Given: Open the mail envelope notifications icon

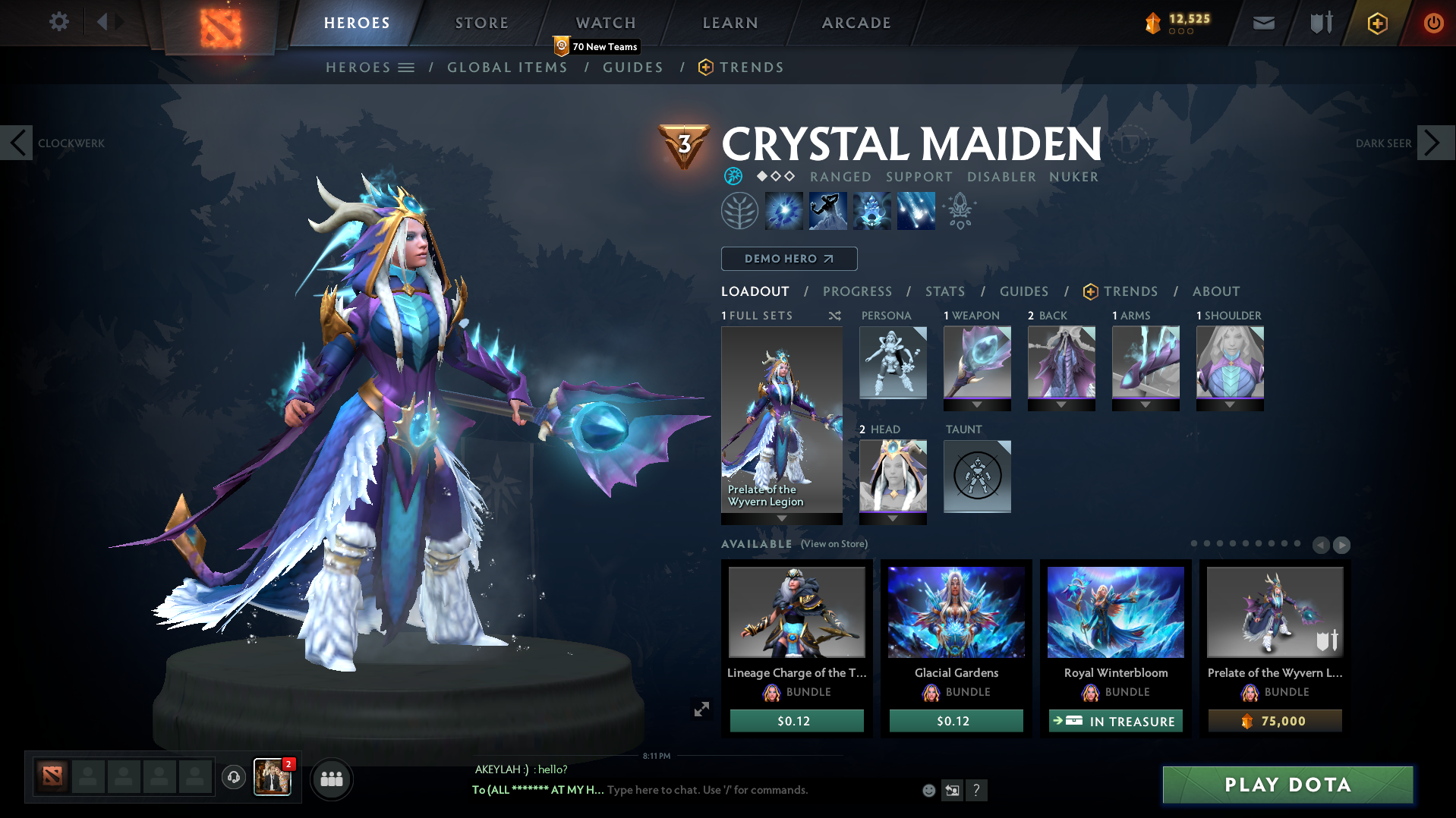Looking at the screenshot, I should [x=1262, y=23].
